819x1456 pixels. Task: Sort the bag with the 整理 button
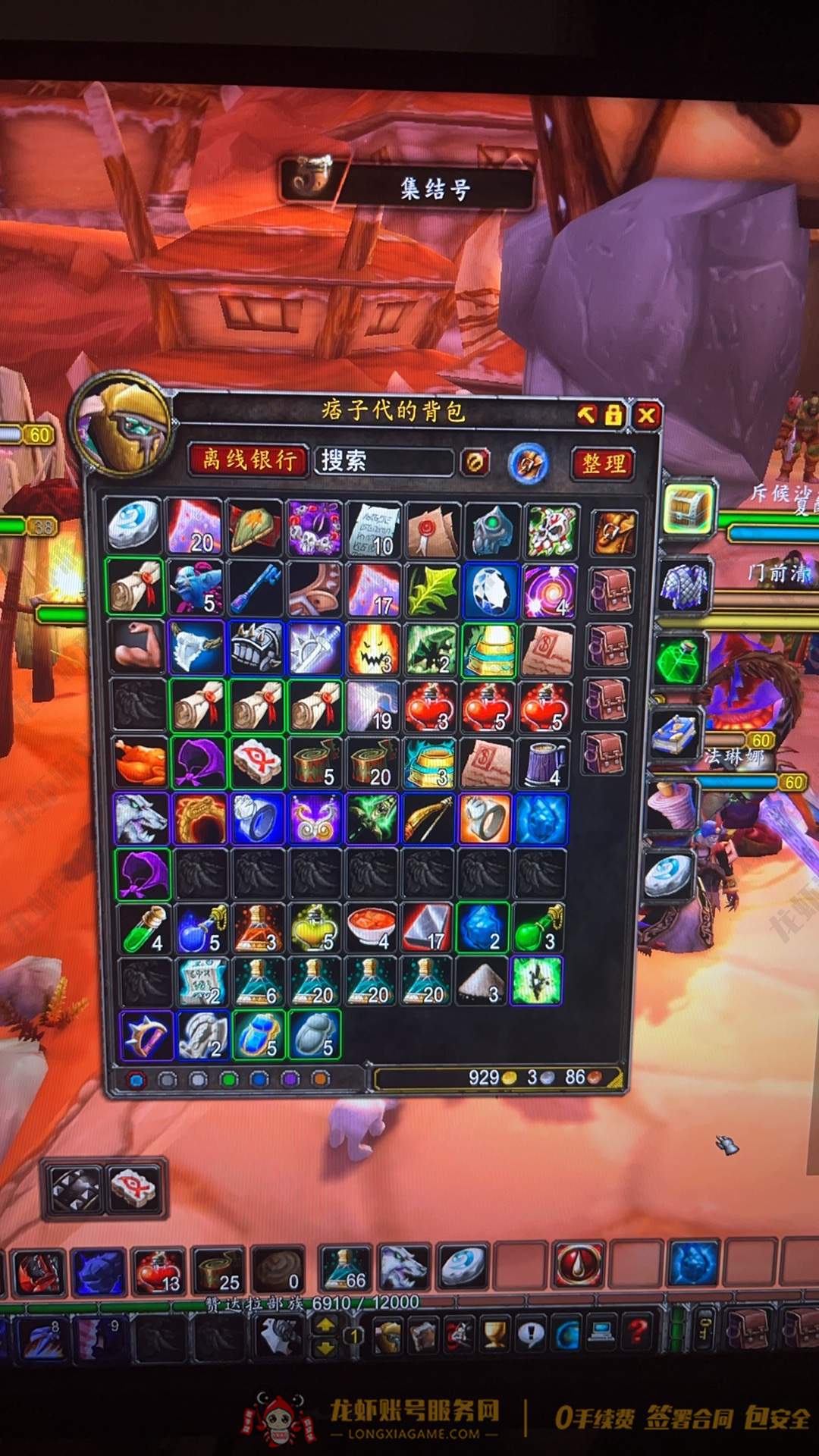pos(604,463)
